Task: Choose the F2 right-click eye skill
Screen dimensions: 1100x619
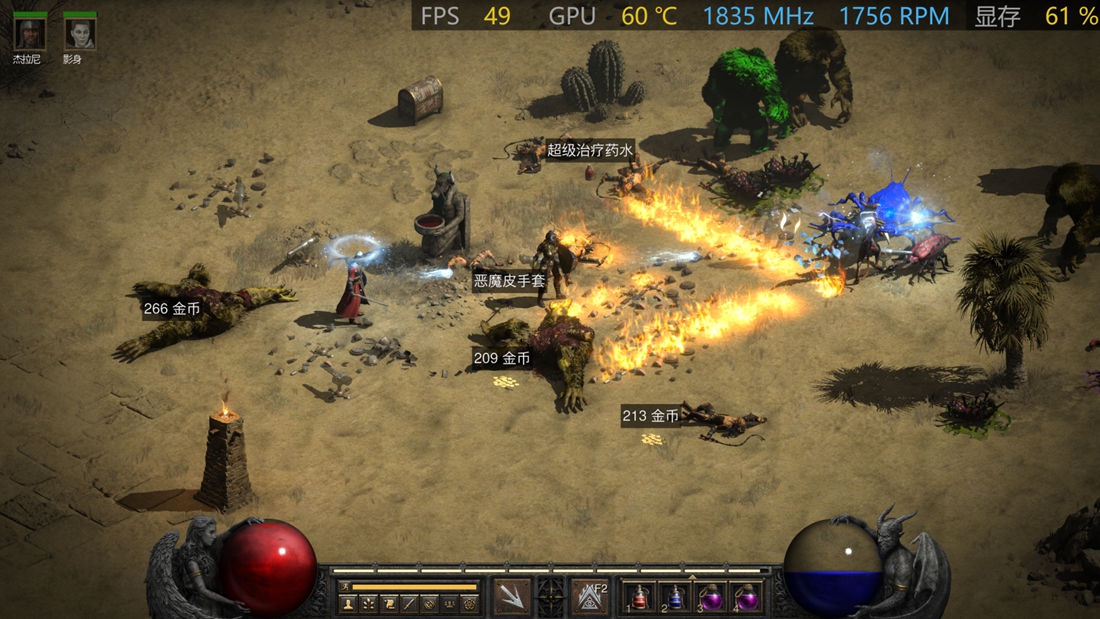Action: 590,597
